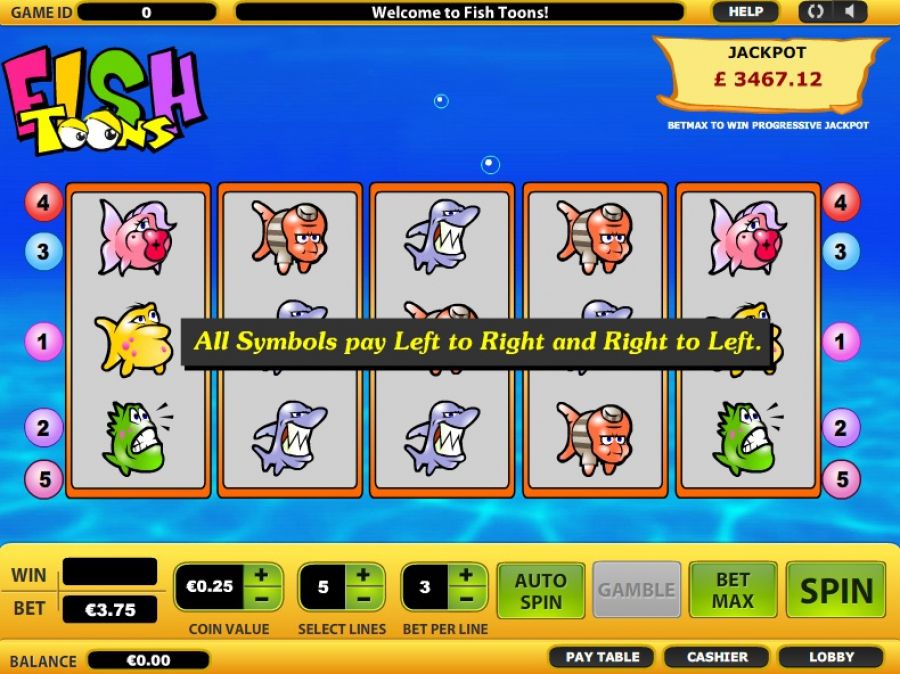This screenshot has width=900, height=674.
Task: Toggle the sound speaker icon
Action: click(850, 12)
